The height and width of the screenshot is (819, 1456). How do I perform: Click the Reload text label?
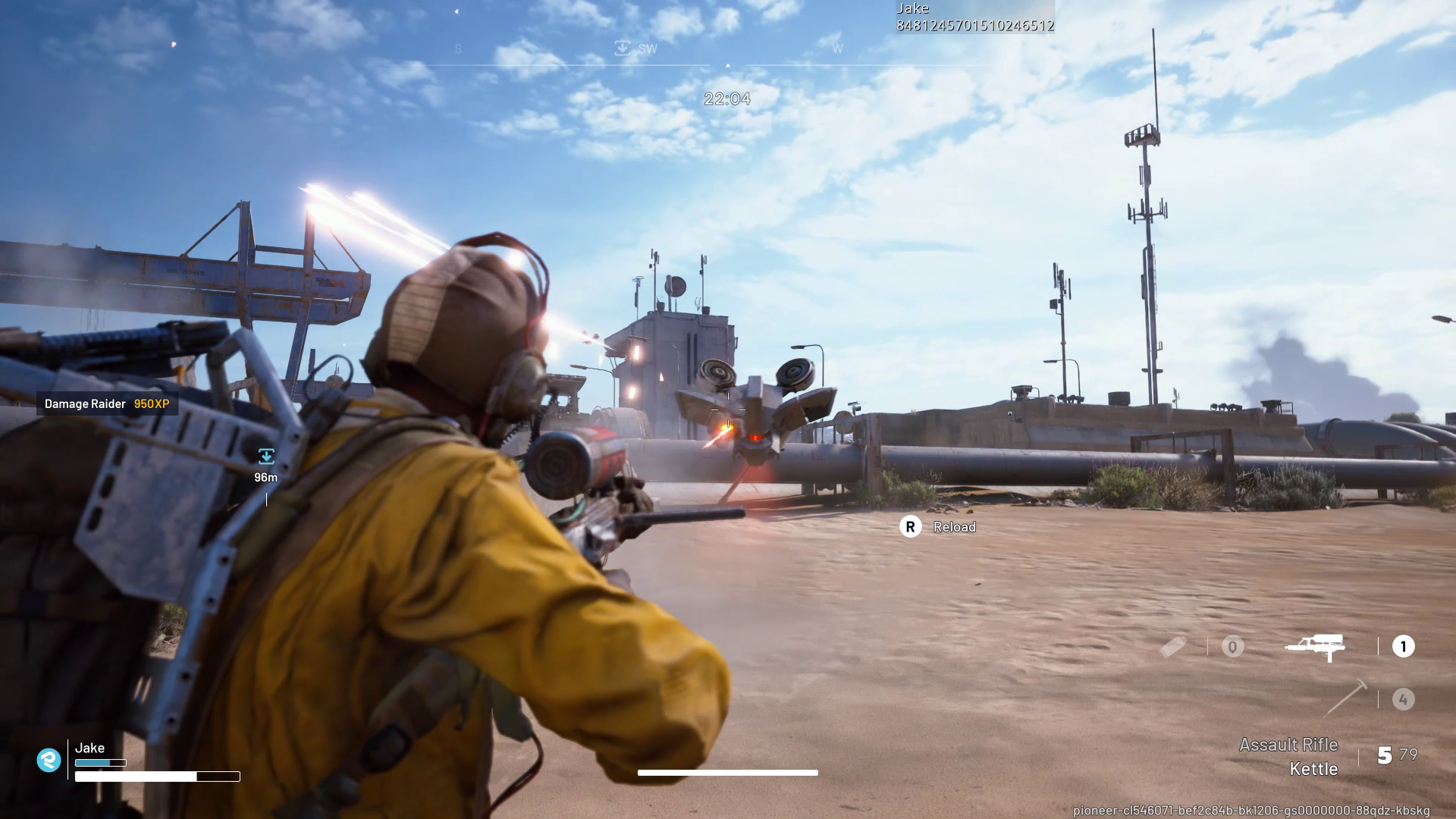954,526
